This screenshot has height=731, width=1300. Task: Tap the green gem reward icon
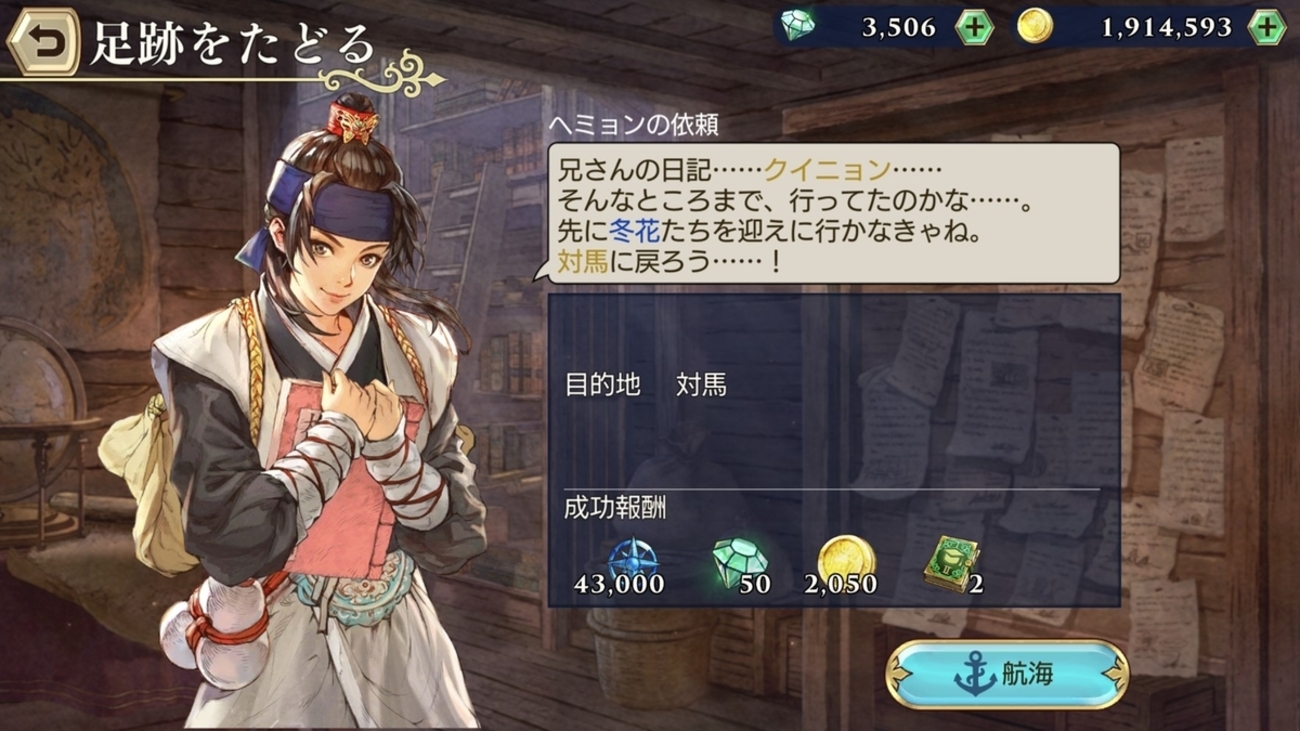(738, 563)
